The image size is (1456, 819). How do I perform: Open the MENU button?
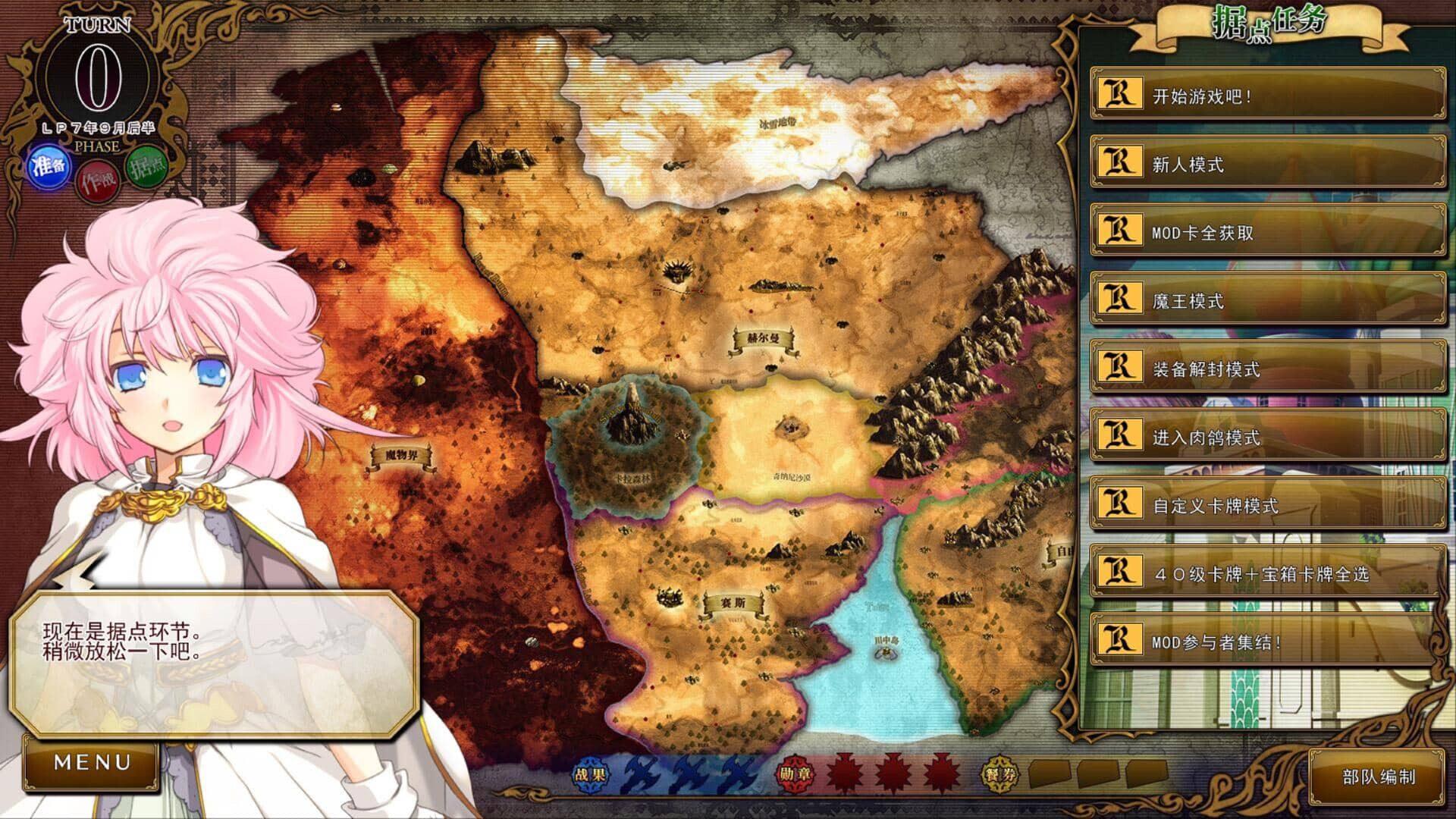(91, 761)
